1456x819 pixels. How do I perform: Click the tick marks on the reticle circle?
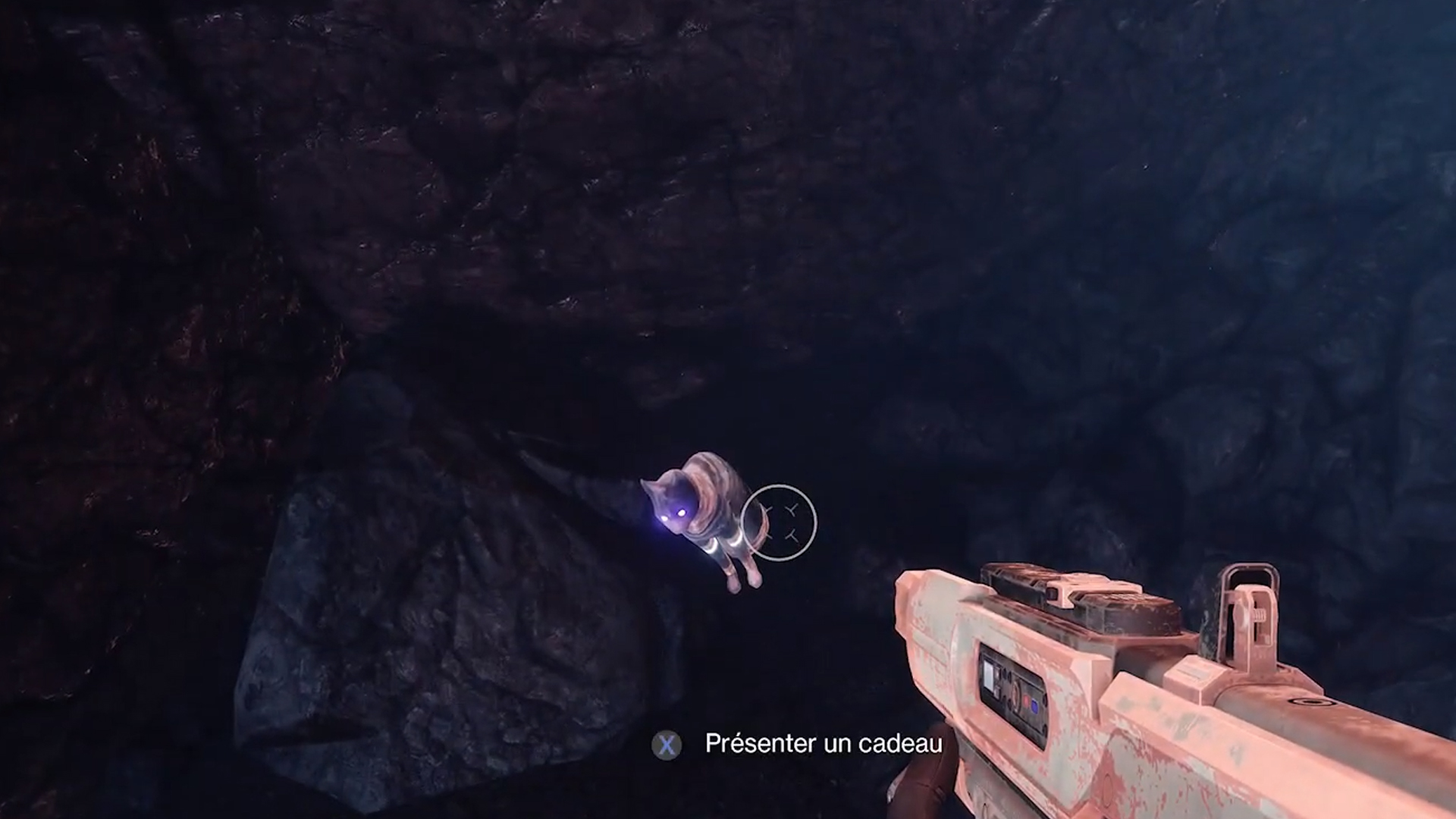click(x=792, y=510)
